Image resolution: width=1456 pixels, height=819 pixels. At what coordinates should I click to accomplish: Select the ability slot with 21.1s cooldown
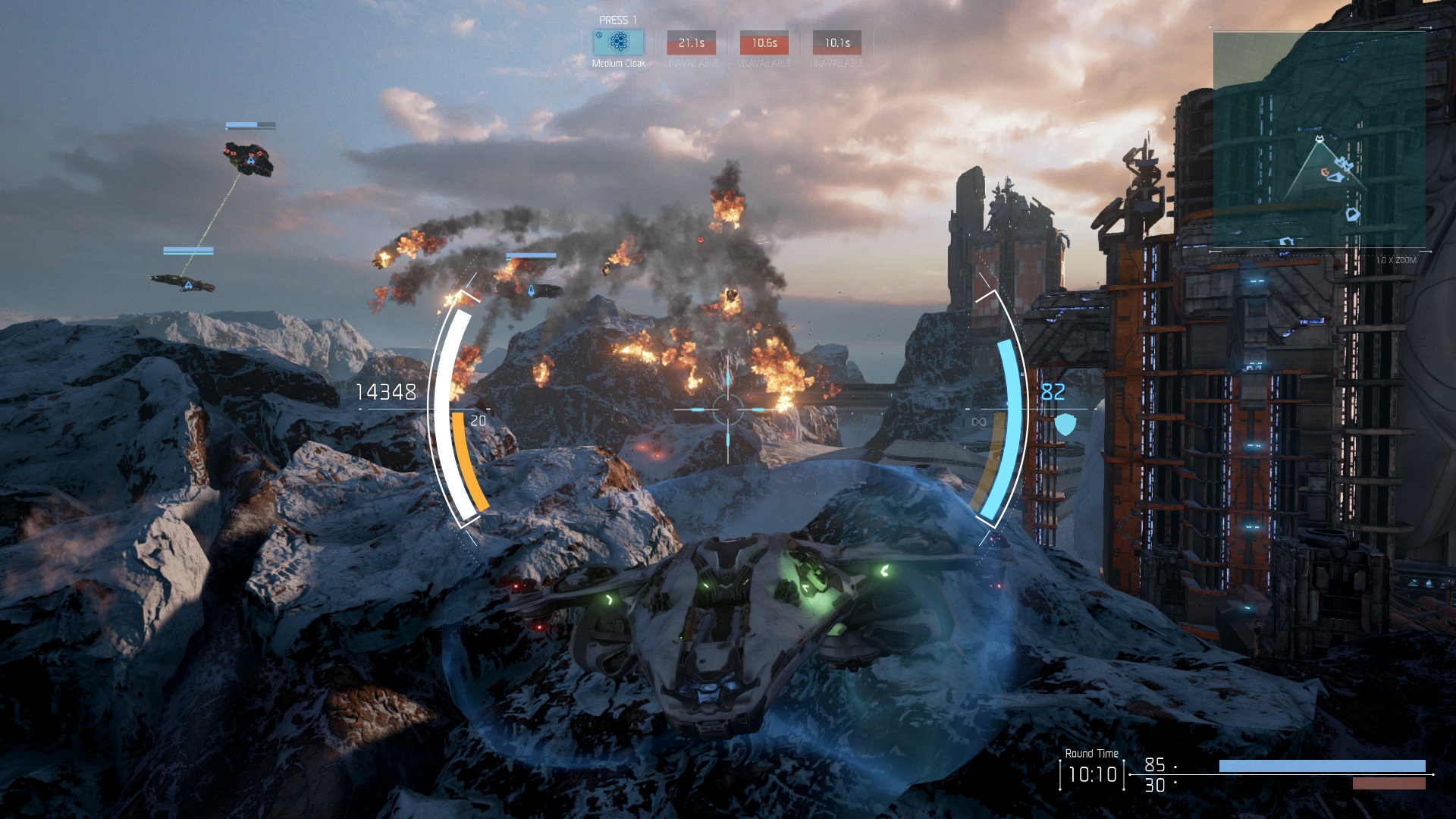691,43
